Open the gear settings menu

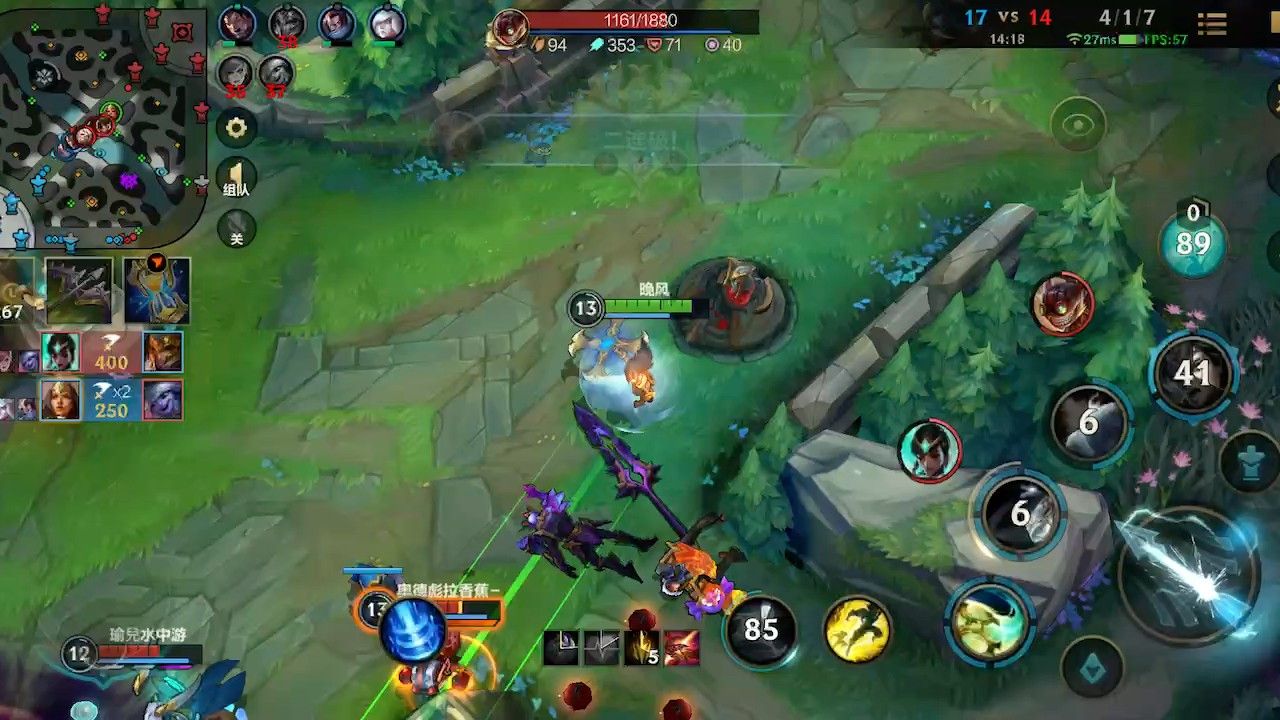(236, 128)
